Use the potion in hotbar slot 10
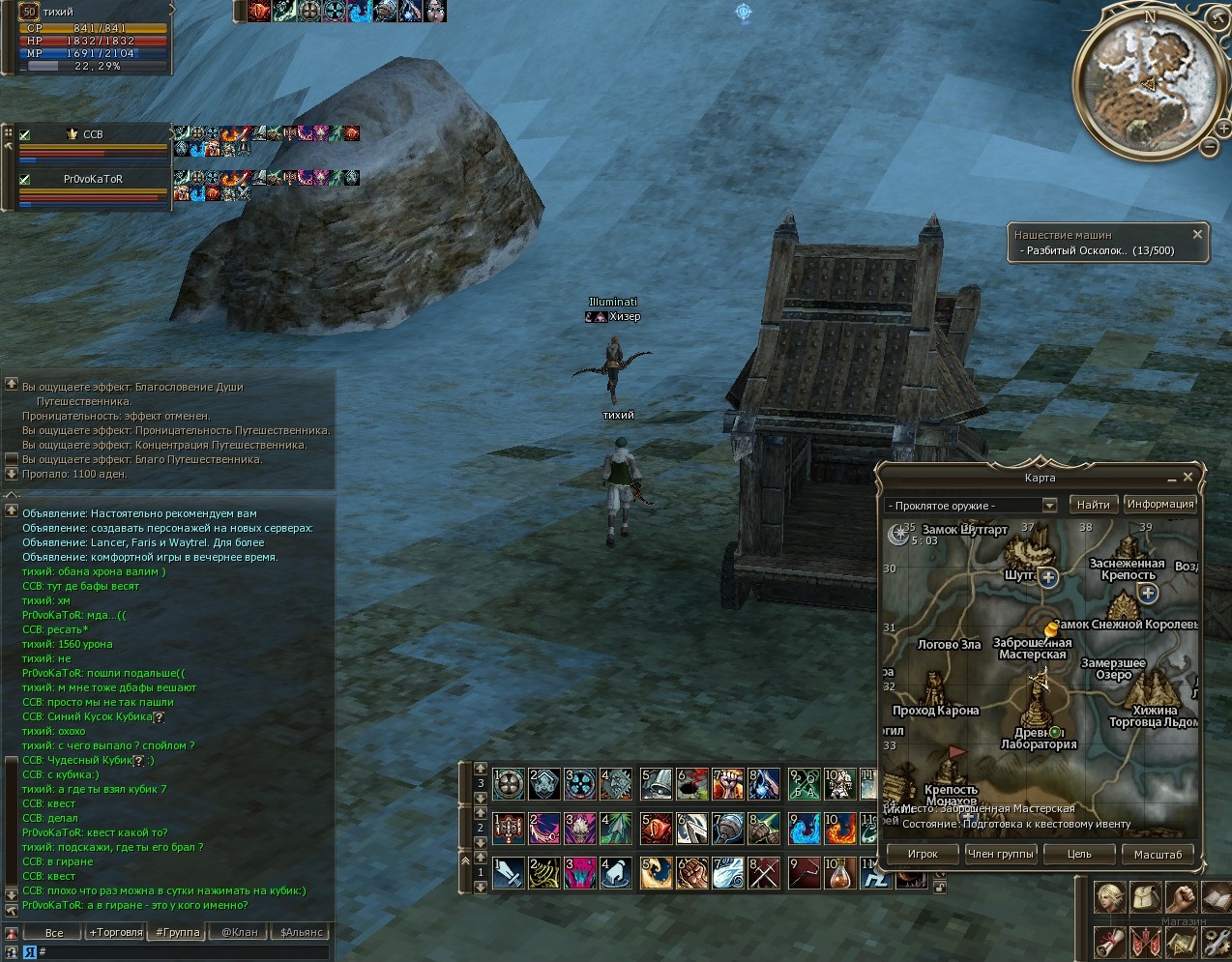 coord(837,873)
